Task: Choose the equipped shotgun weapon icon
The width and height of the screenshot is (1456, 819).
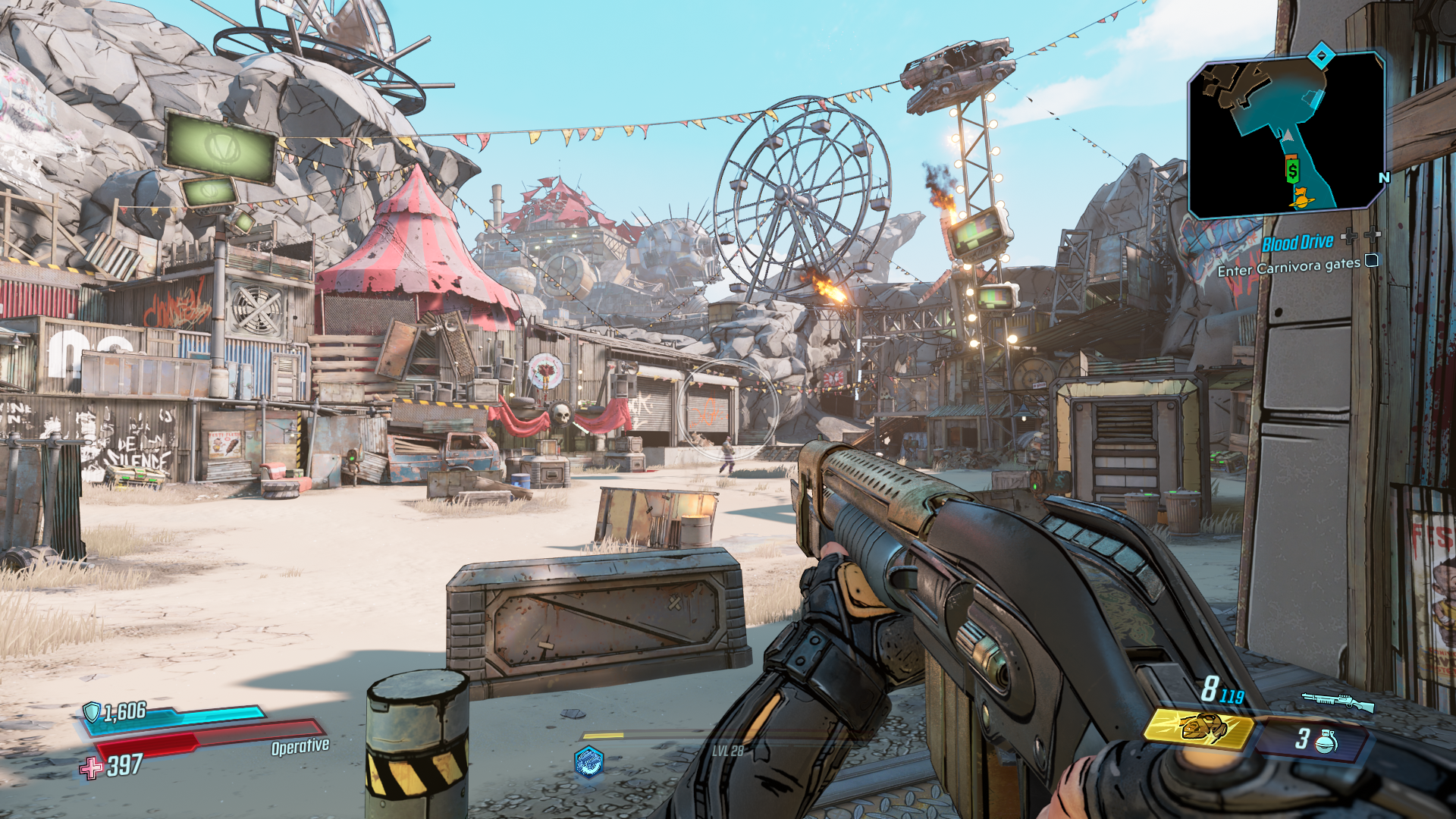Action: click(1338, 701)
